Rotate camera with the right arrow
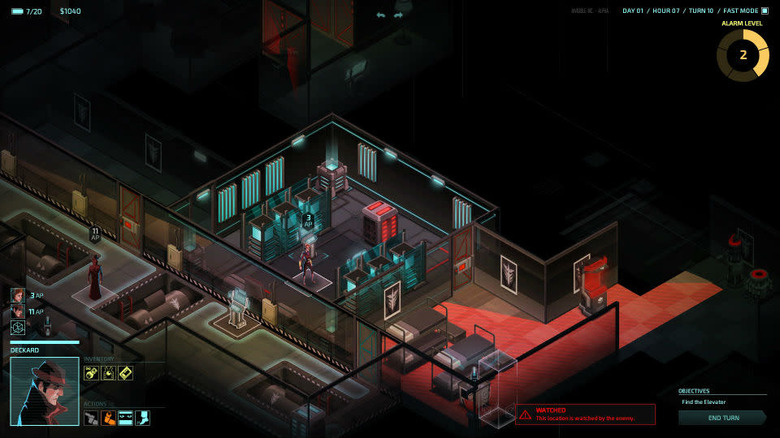780x438 pixels. coord(398,15)
